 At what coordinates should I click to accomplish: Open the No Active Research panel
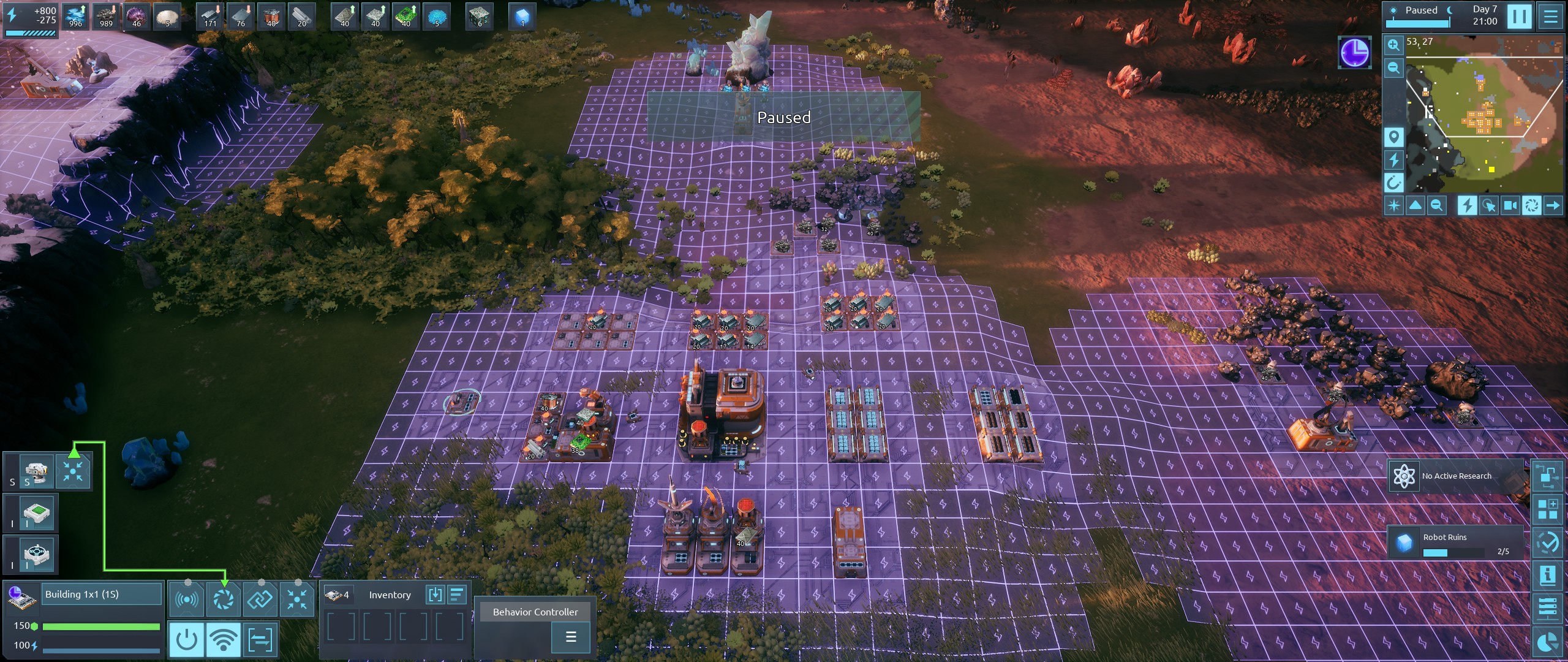1455,476
